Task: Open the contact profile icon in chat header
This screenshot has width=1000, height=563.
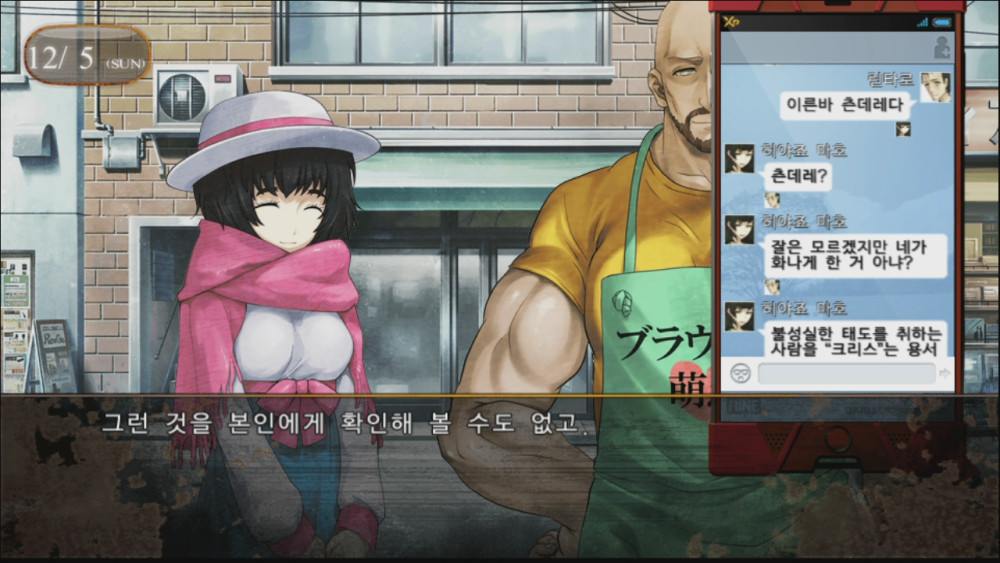Action: (941, 47)
